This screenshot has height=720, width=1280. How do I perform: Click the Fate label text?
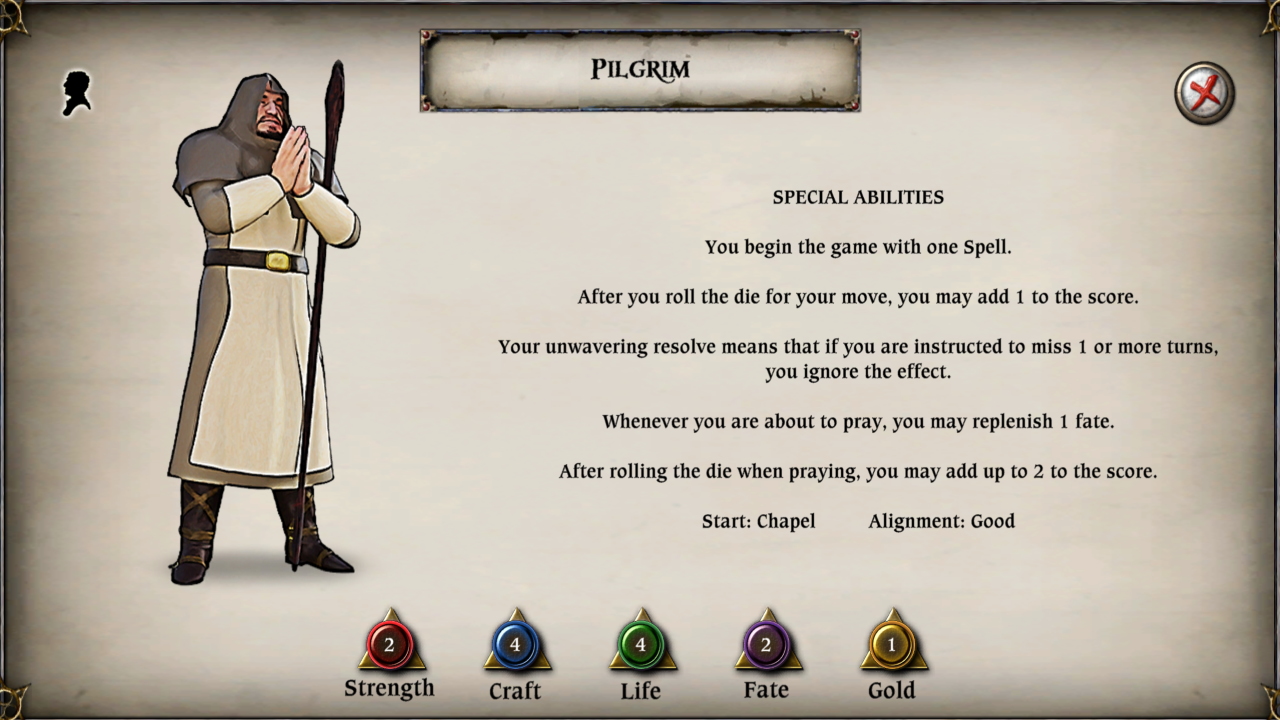(766, 689)
